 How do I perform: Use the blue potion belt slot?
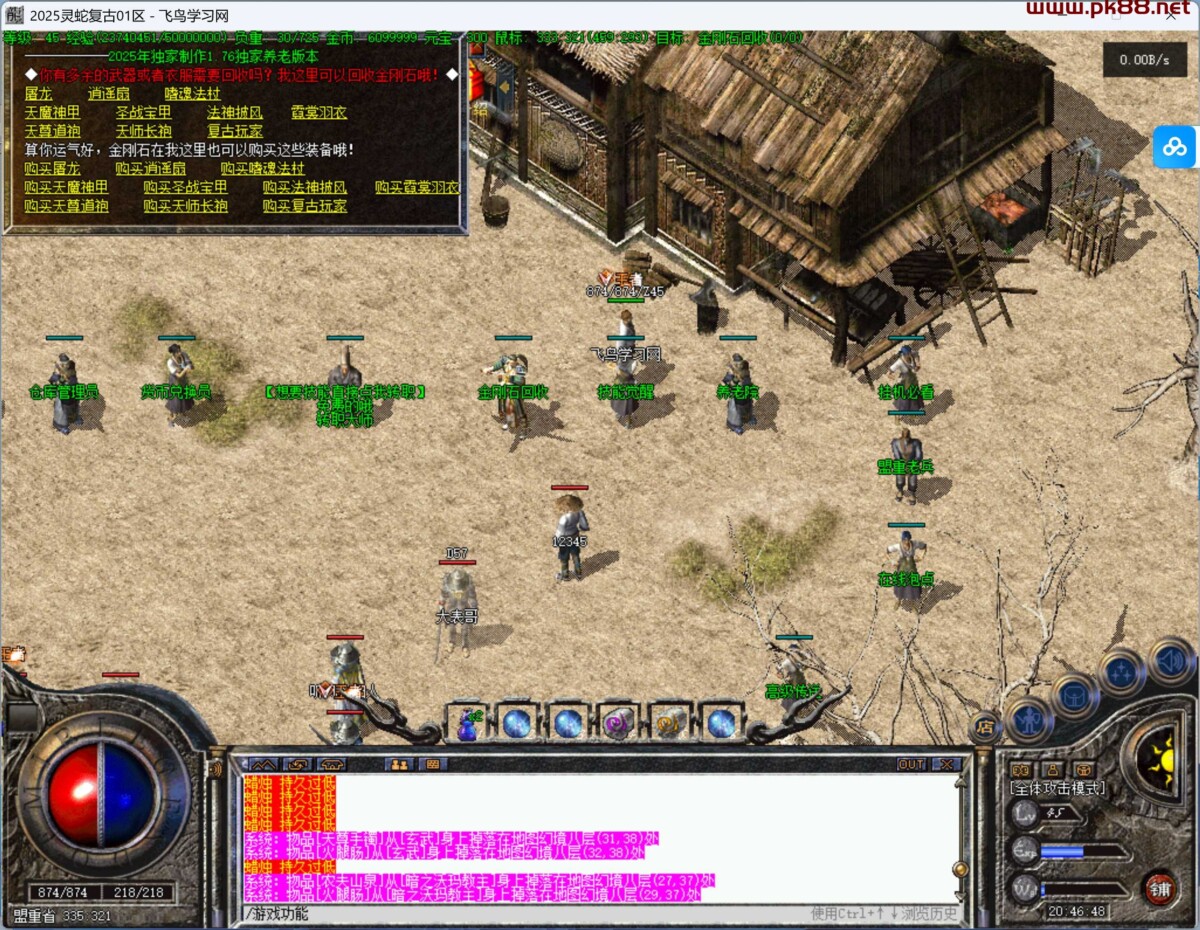tap(467, 723)
